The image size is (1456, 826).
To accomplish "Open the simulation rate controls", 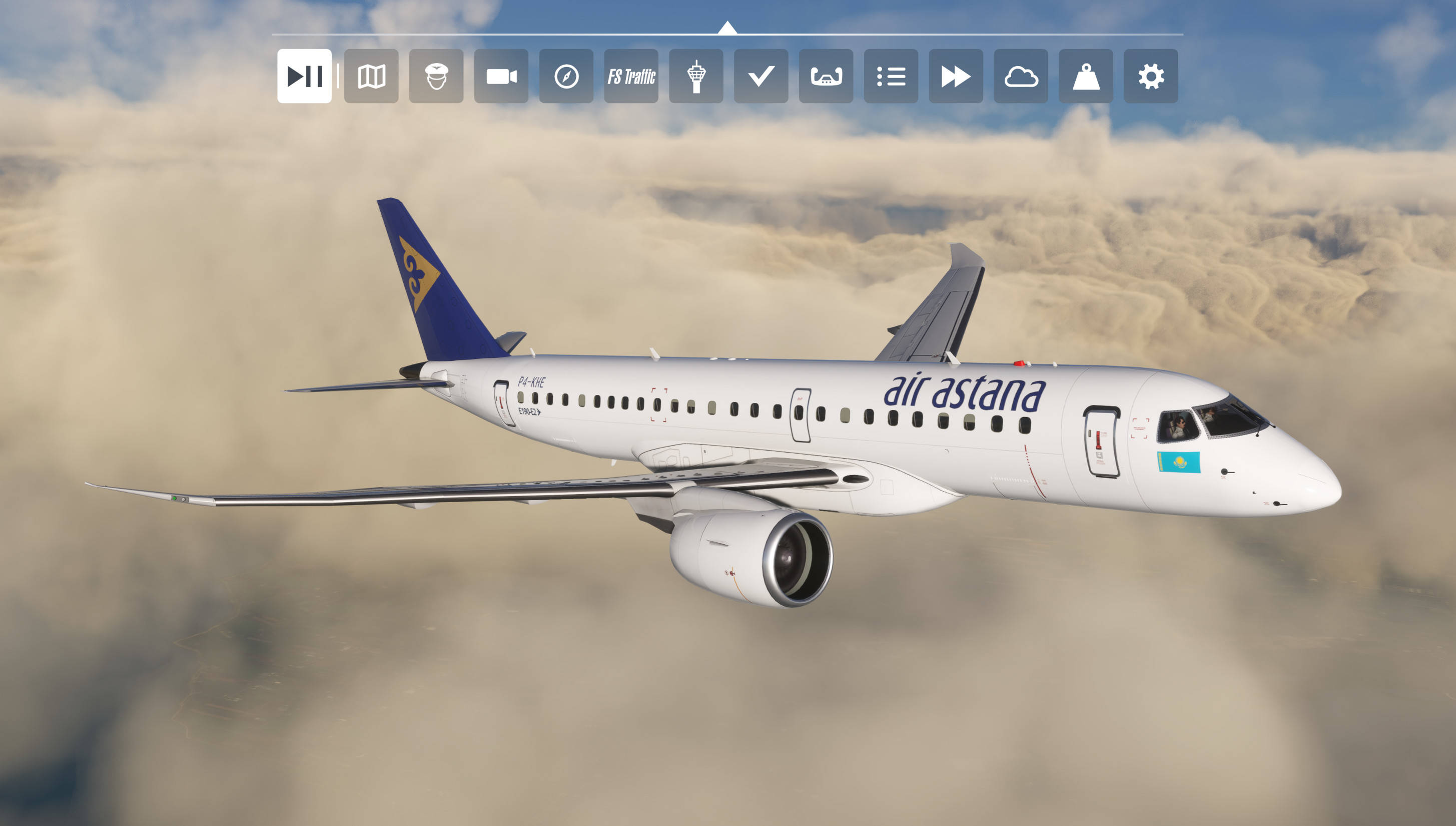I will [x=955, y=77].
